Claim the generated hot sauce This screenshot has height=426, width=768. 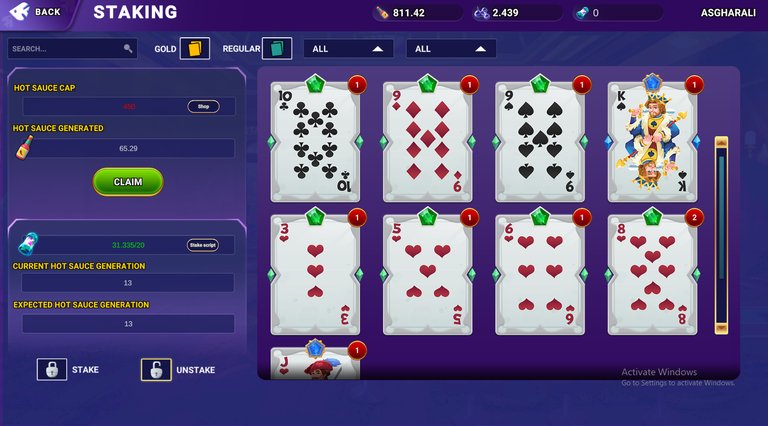pyautogui.click(x=128, y=182)
